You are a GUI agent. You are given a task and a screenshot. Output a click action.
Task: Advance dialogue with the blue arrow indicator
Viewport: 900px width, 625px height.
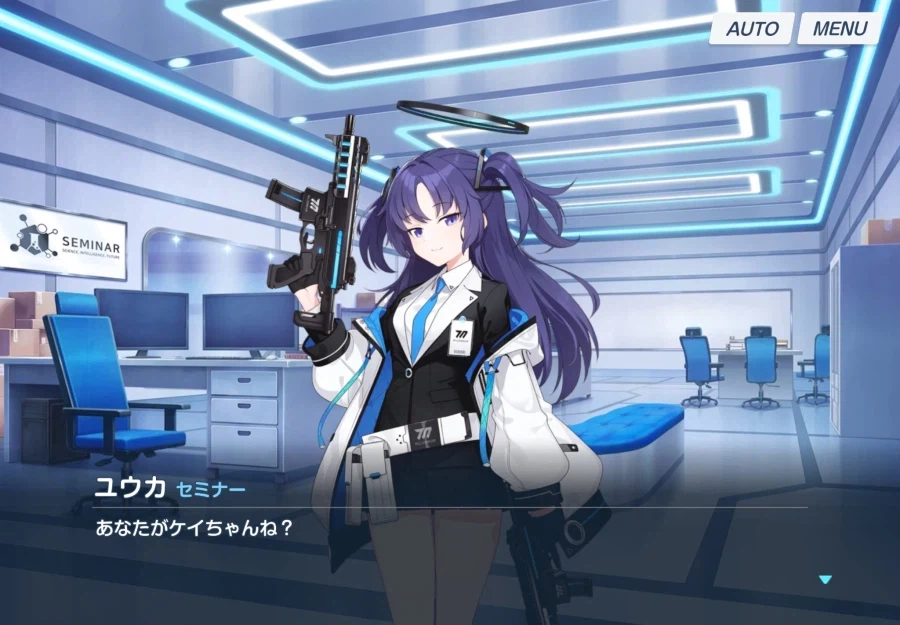point(825,579)
